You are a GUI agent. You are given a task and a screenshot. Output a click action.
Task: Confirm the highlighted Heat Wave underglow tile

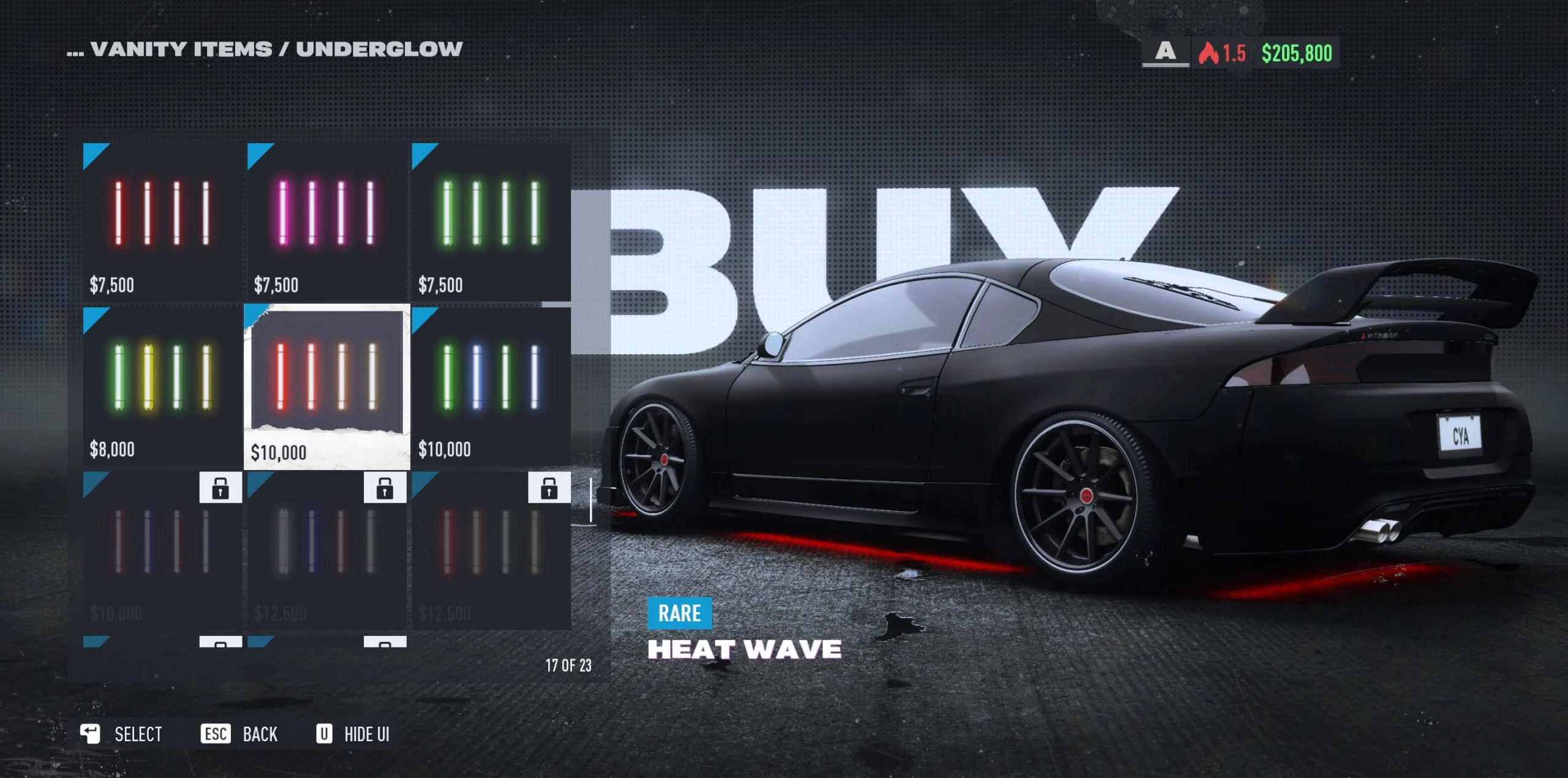point(328,386)
